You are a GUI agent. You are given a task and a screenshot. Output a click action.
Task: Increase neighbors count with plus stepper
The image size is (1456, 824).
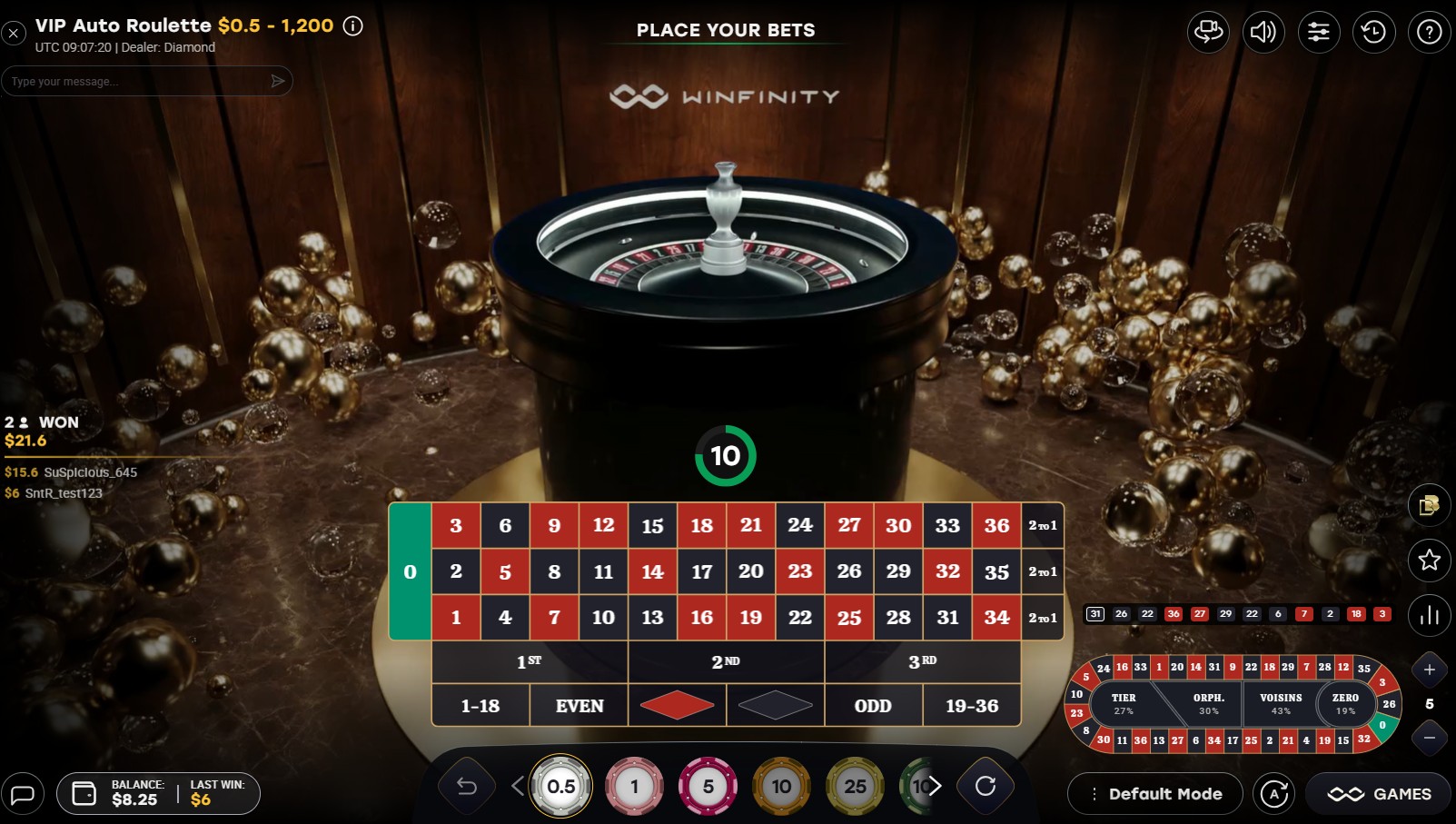(1429, 670)
